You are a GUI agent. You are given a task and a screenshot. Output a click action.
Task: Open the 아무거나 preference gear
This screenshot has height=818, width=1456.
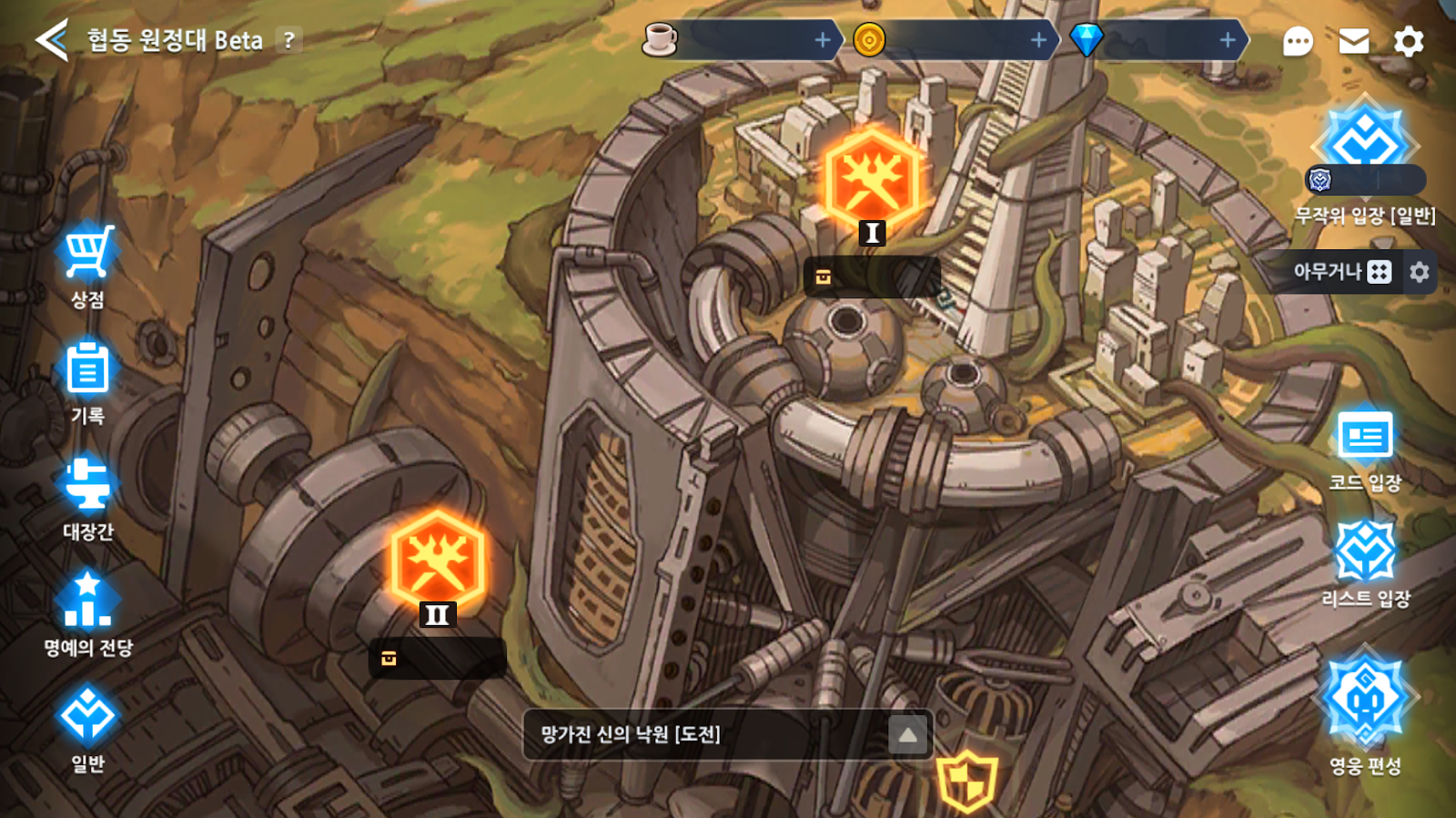(1420, 272)
